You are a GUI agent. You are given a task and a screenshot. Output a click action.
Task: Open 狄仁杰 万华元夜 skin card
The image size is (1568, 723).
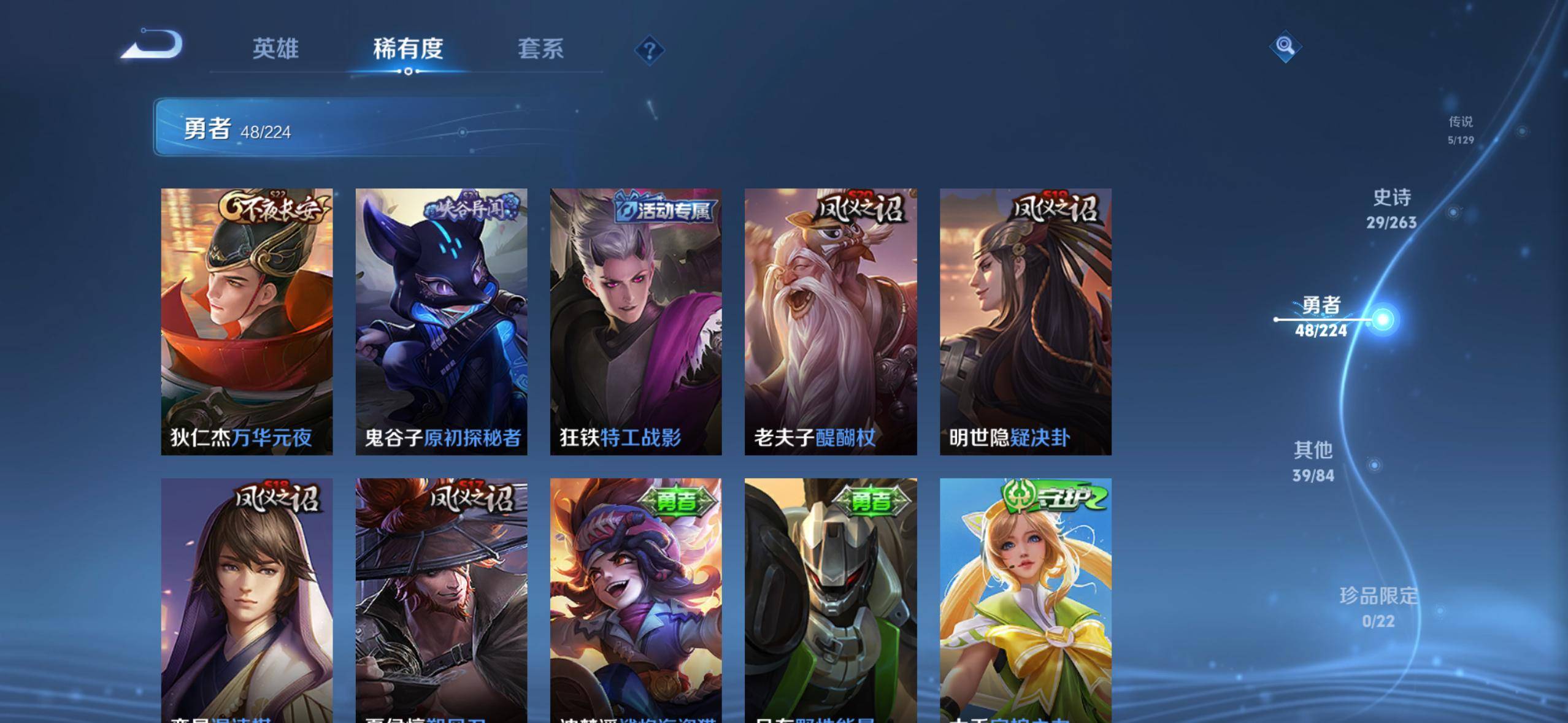pyautogui.click(x=247, y=321)
